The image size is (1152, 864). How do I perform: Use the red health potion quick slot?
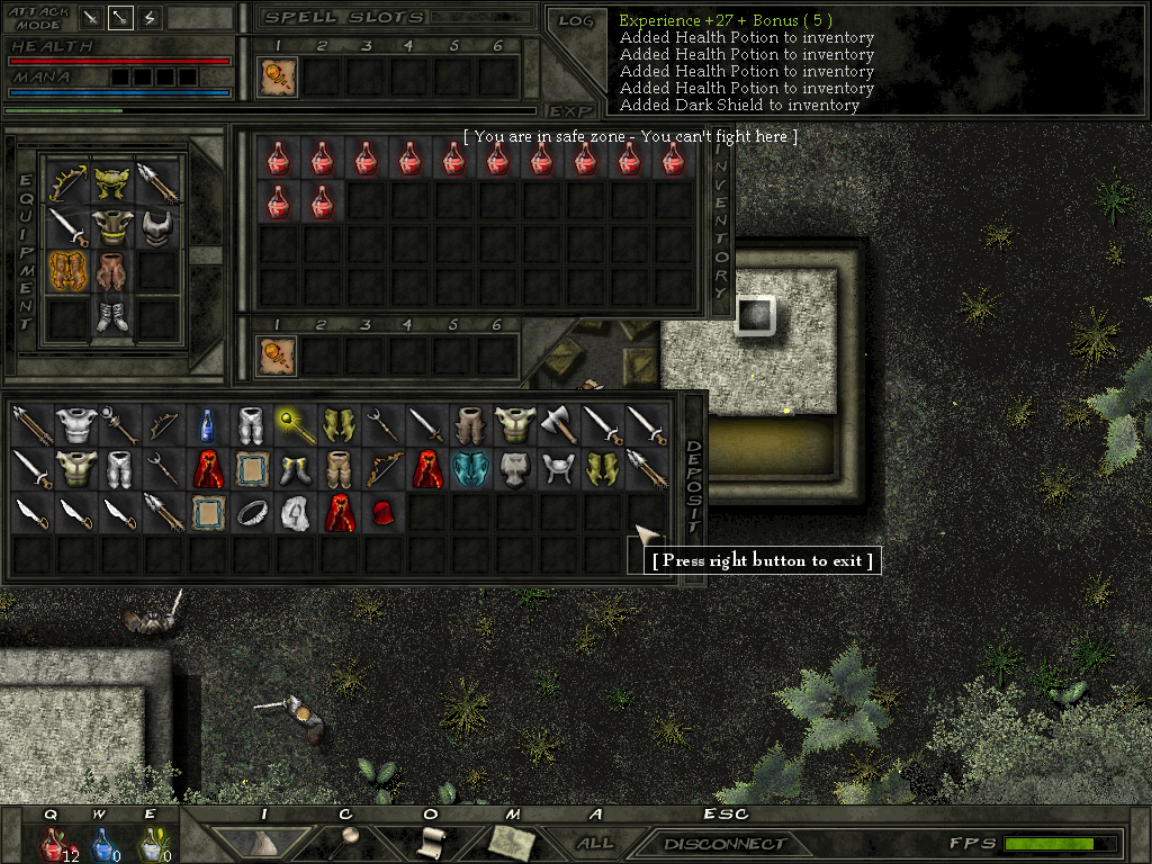pos(52,843)
